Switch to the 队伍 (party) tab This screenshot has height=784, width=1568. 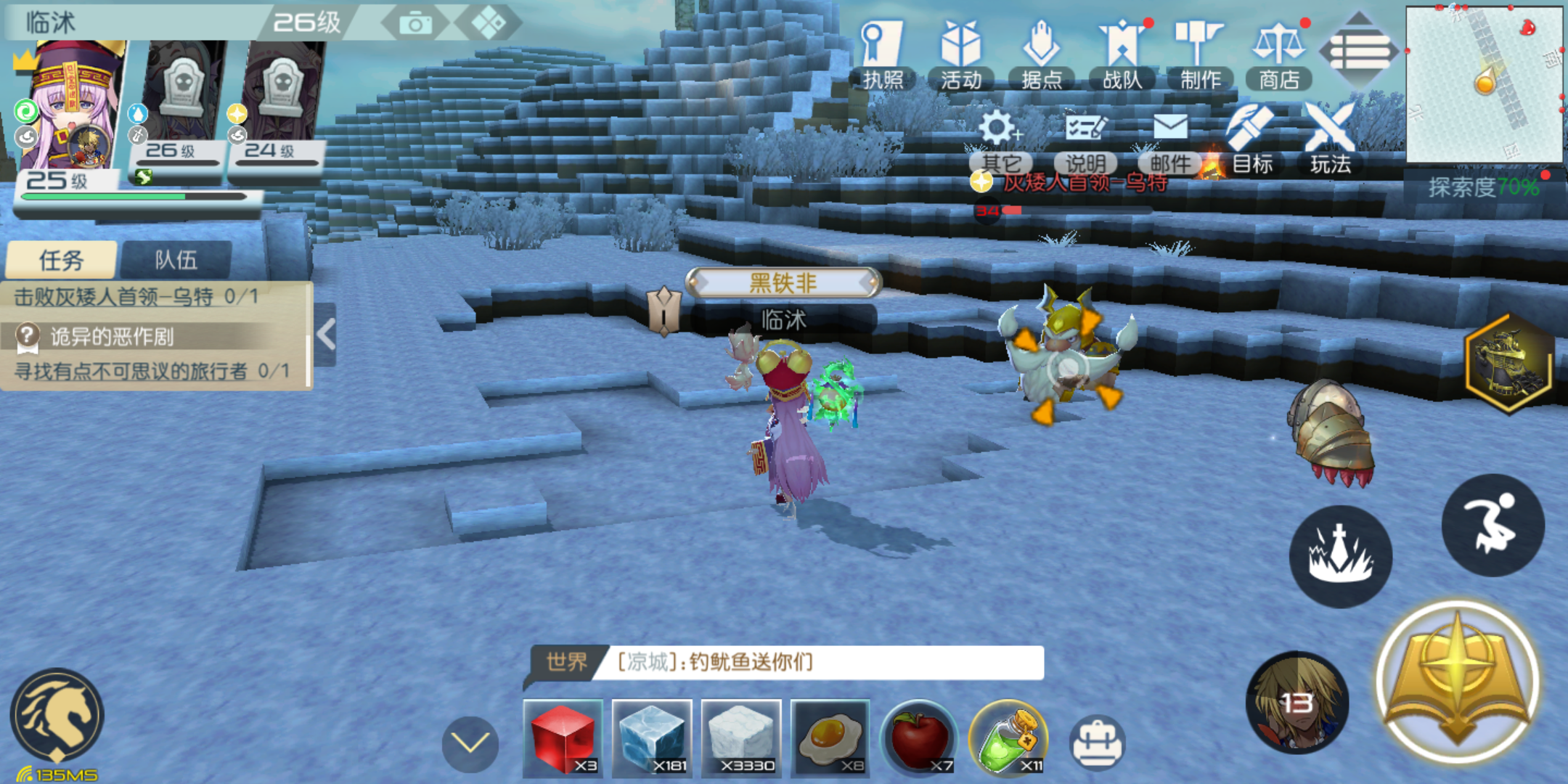click(176, 258)
